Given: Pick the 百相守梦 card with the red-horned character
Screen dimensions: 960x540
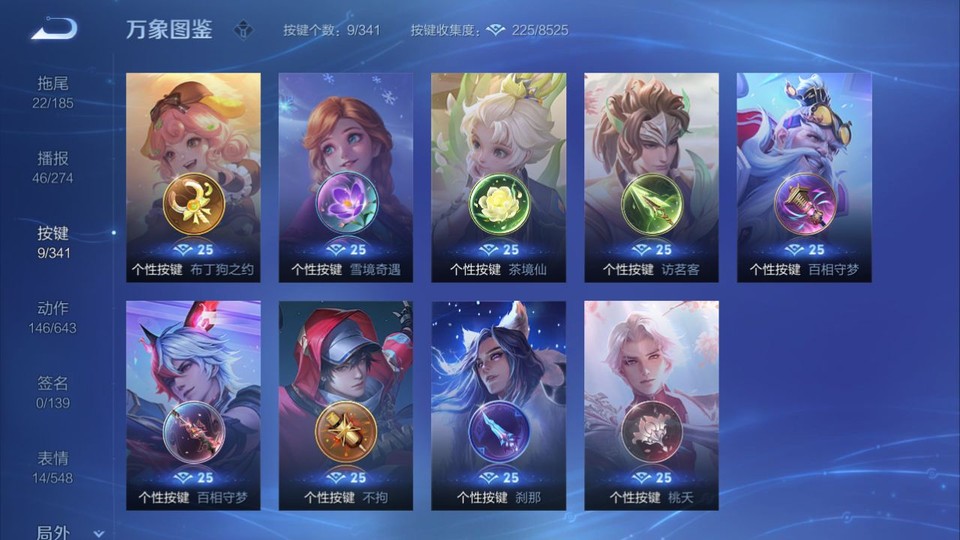Looking at the screenshot, I should [193, 405].
